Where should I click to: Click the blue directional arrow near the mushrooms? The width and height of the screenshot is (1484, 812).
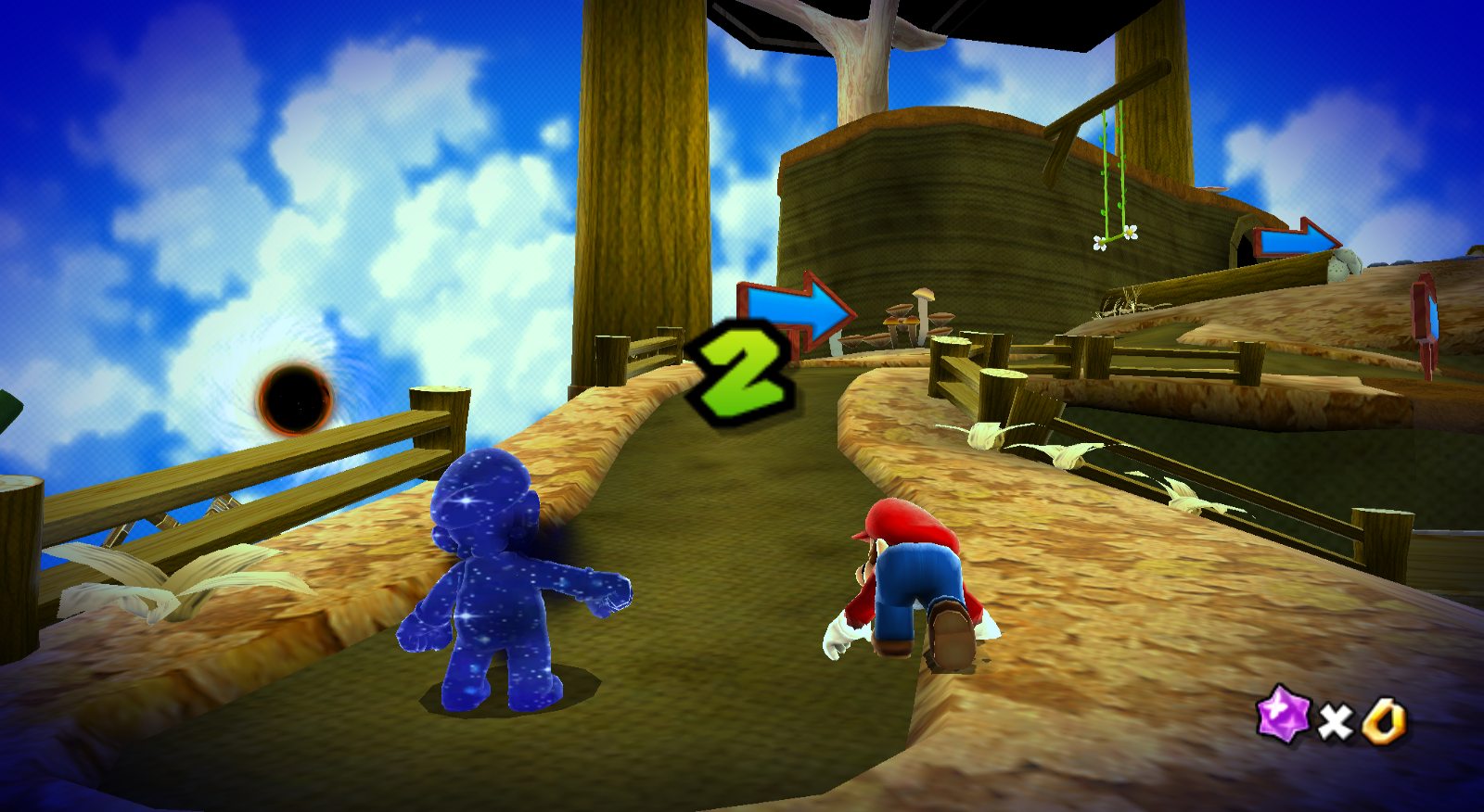796,310
